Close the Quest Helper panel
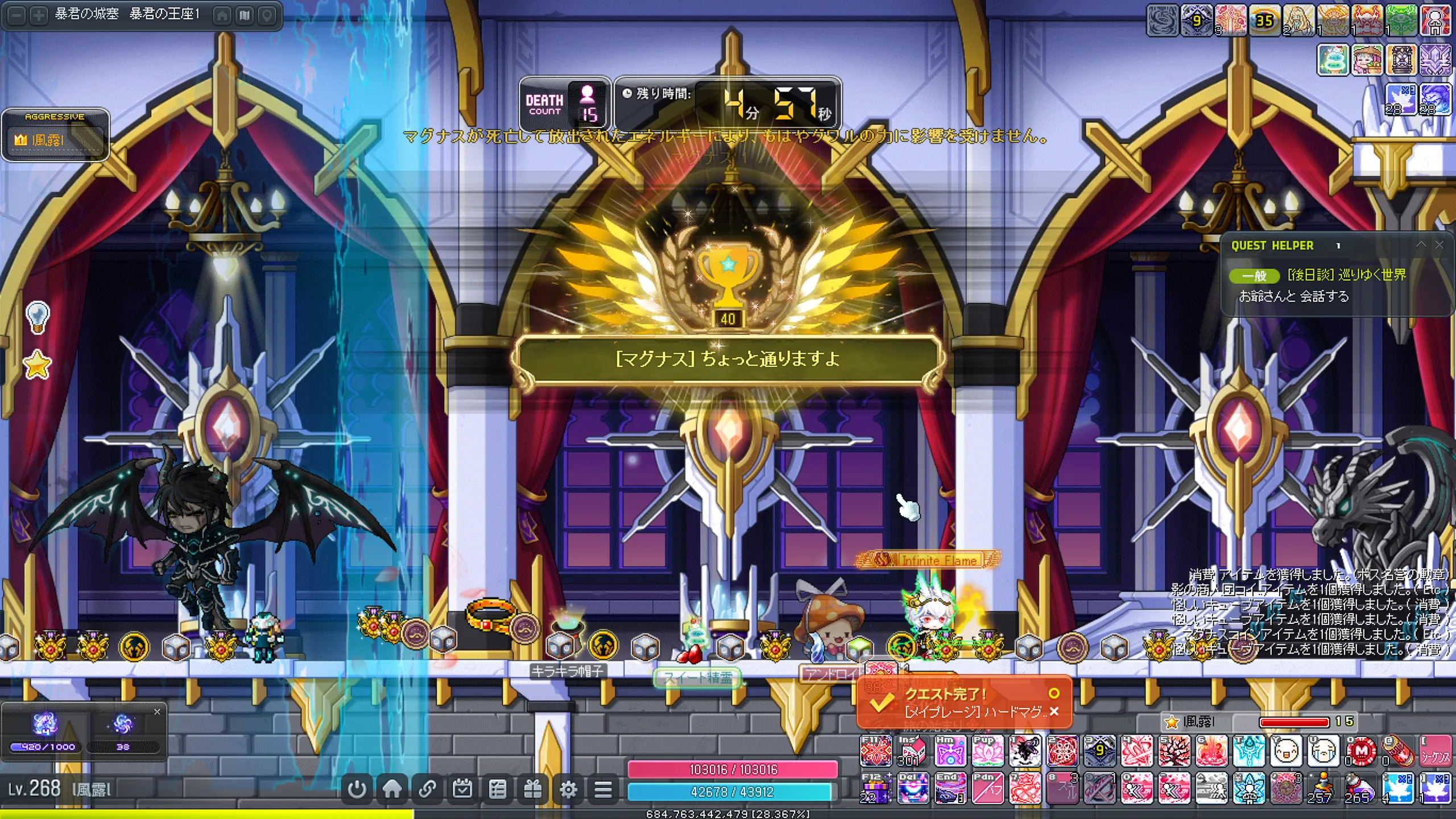Image resolution: width=1456 pixels, height=819 pixels. pyautogui.click(x=1440, y=245)
